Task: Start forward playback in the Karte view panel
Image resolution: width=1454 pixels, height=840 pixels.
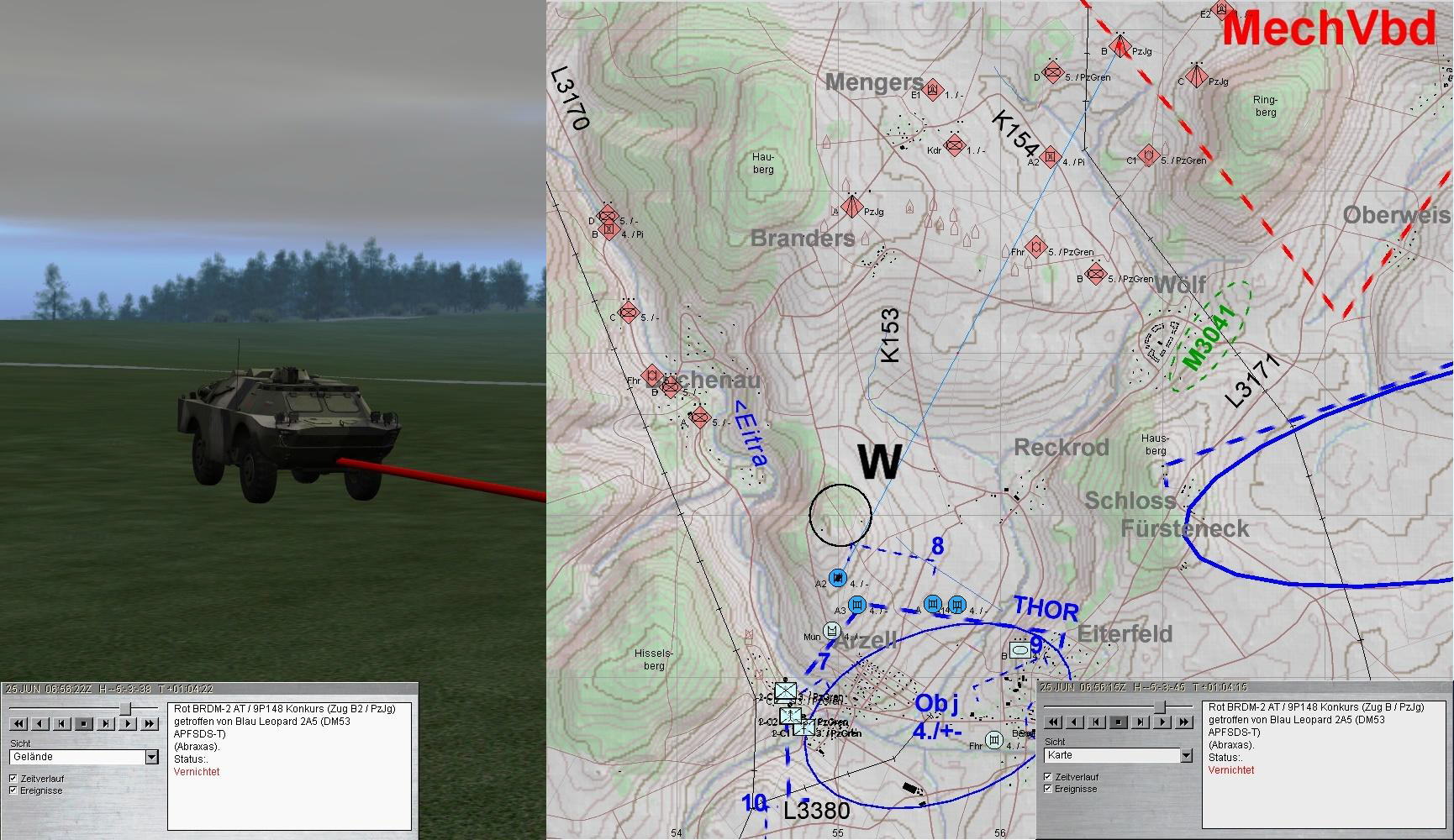Action: (1162, 722)
